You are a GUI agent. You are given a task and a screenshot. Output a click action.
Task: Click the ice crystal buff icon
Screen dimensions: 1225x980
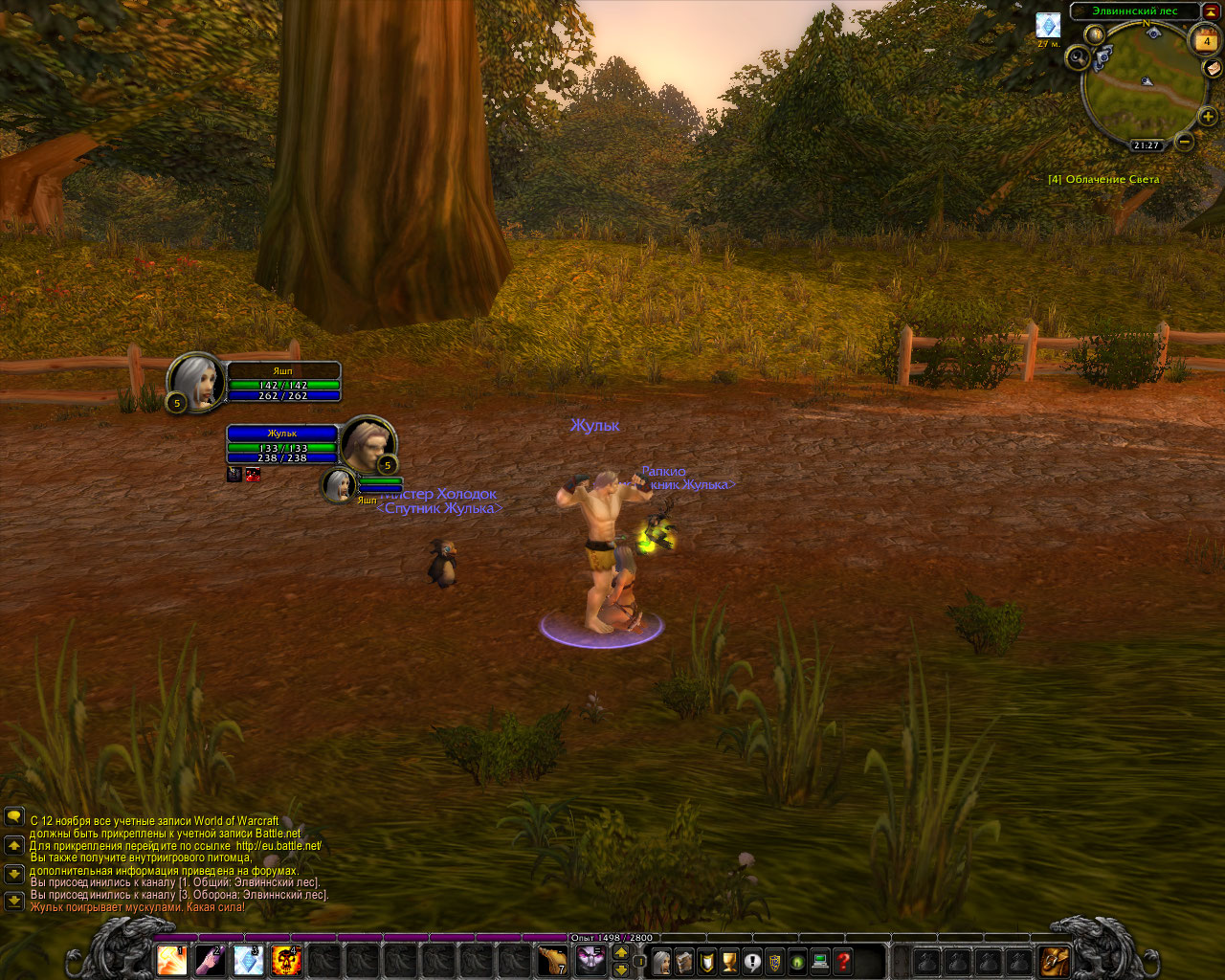point(1049,25)
